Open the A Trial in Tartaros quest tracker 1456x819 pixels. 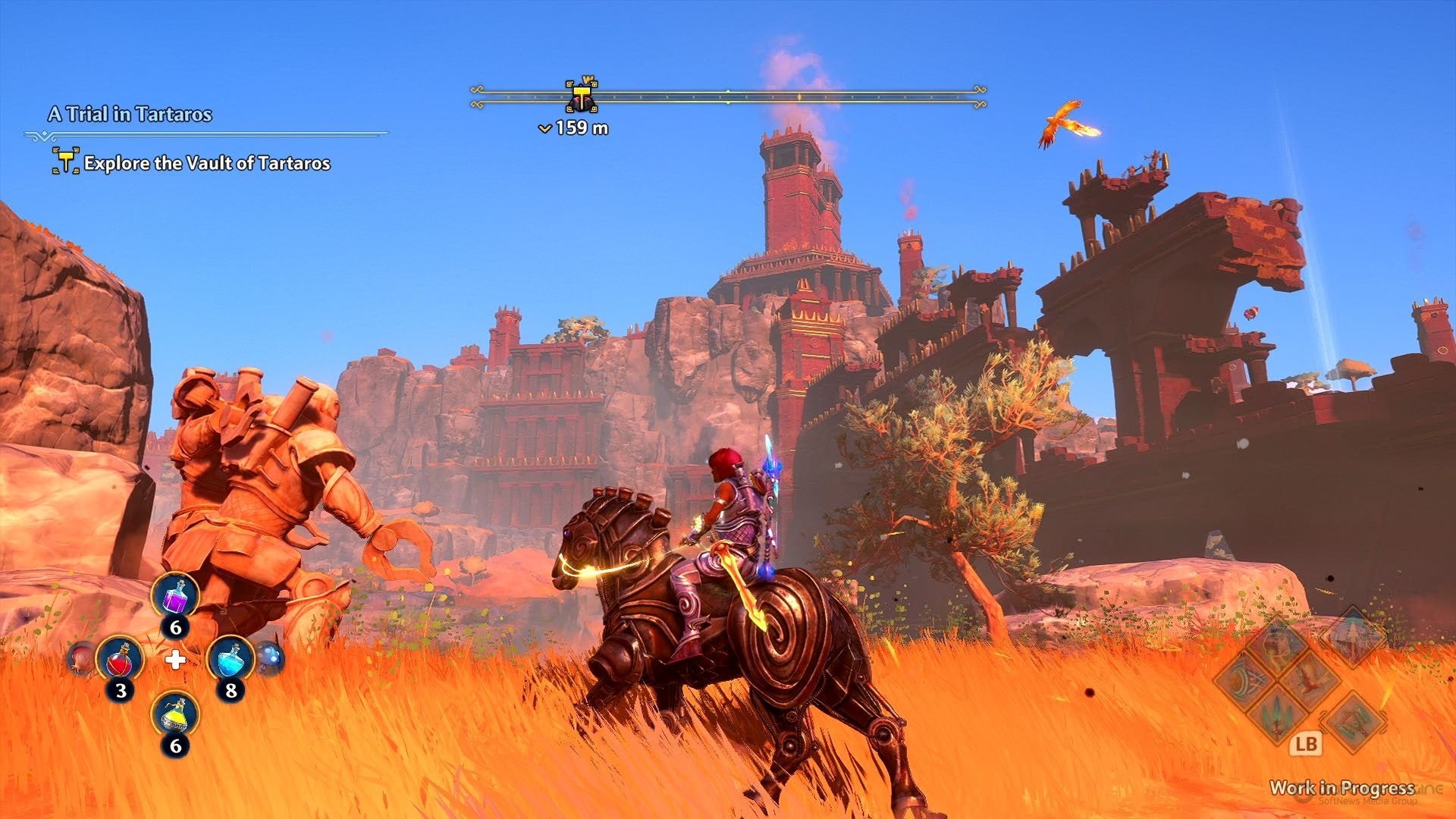tap(130, 115)
